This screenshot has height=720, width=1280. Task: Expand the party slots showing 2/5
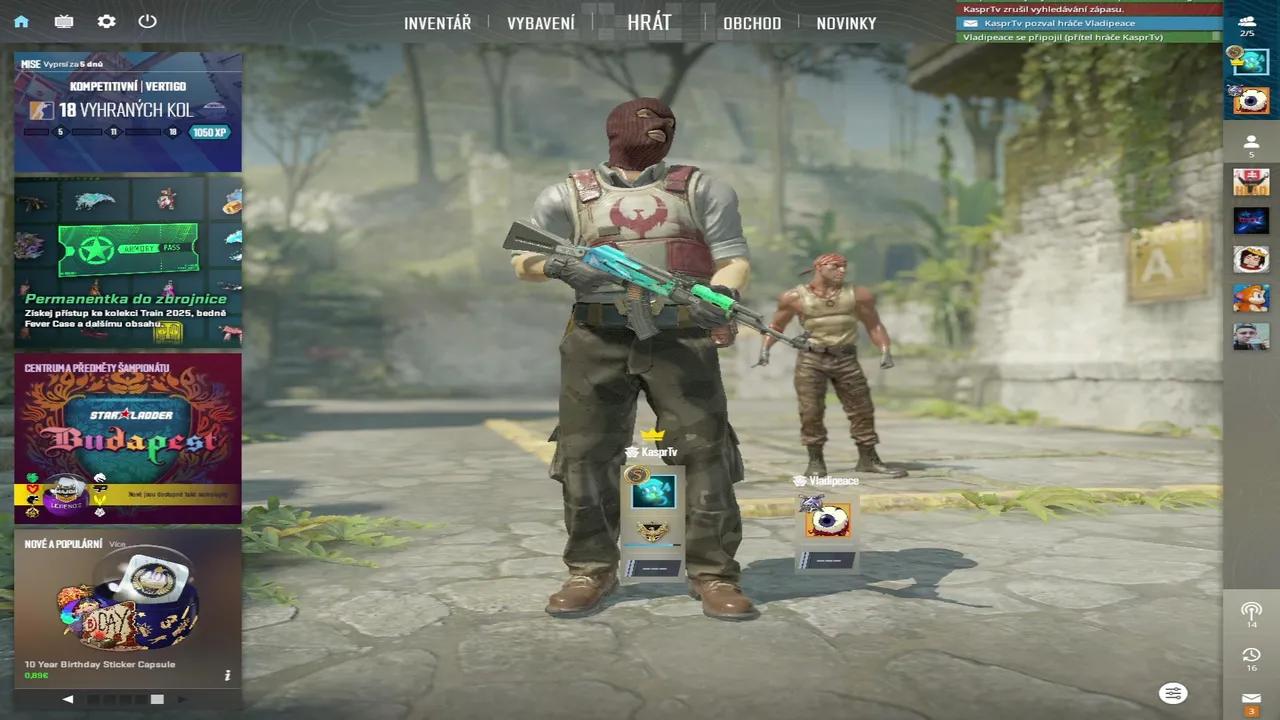point(1251,22)
